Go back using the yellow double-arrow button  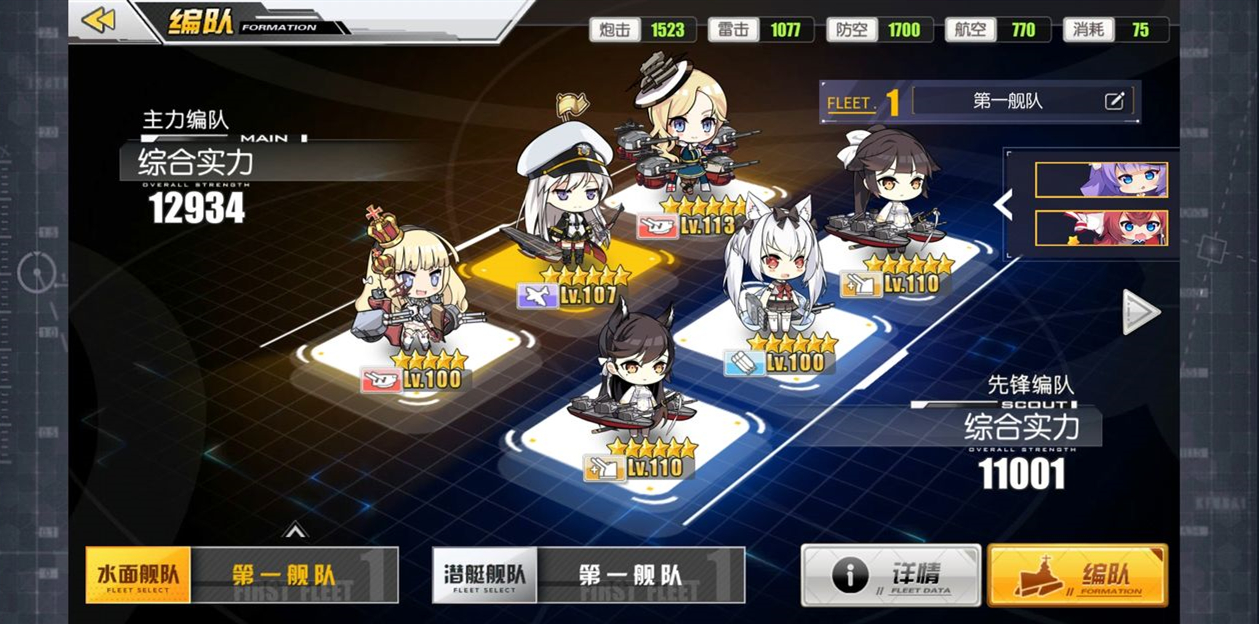[x=98, y=20]
